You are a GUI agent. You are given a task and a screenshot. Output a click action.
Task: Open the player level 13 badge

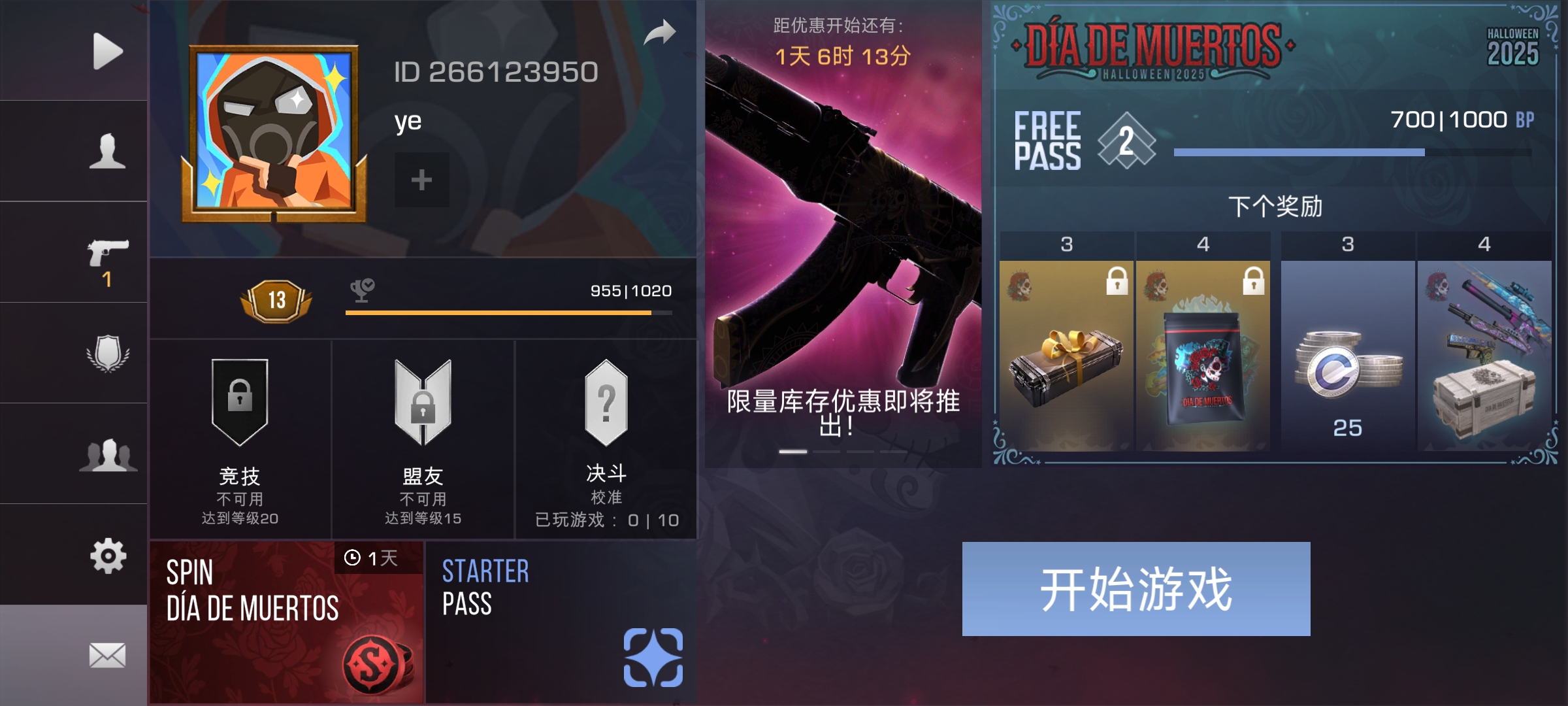277,301
